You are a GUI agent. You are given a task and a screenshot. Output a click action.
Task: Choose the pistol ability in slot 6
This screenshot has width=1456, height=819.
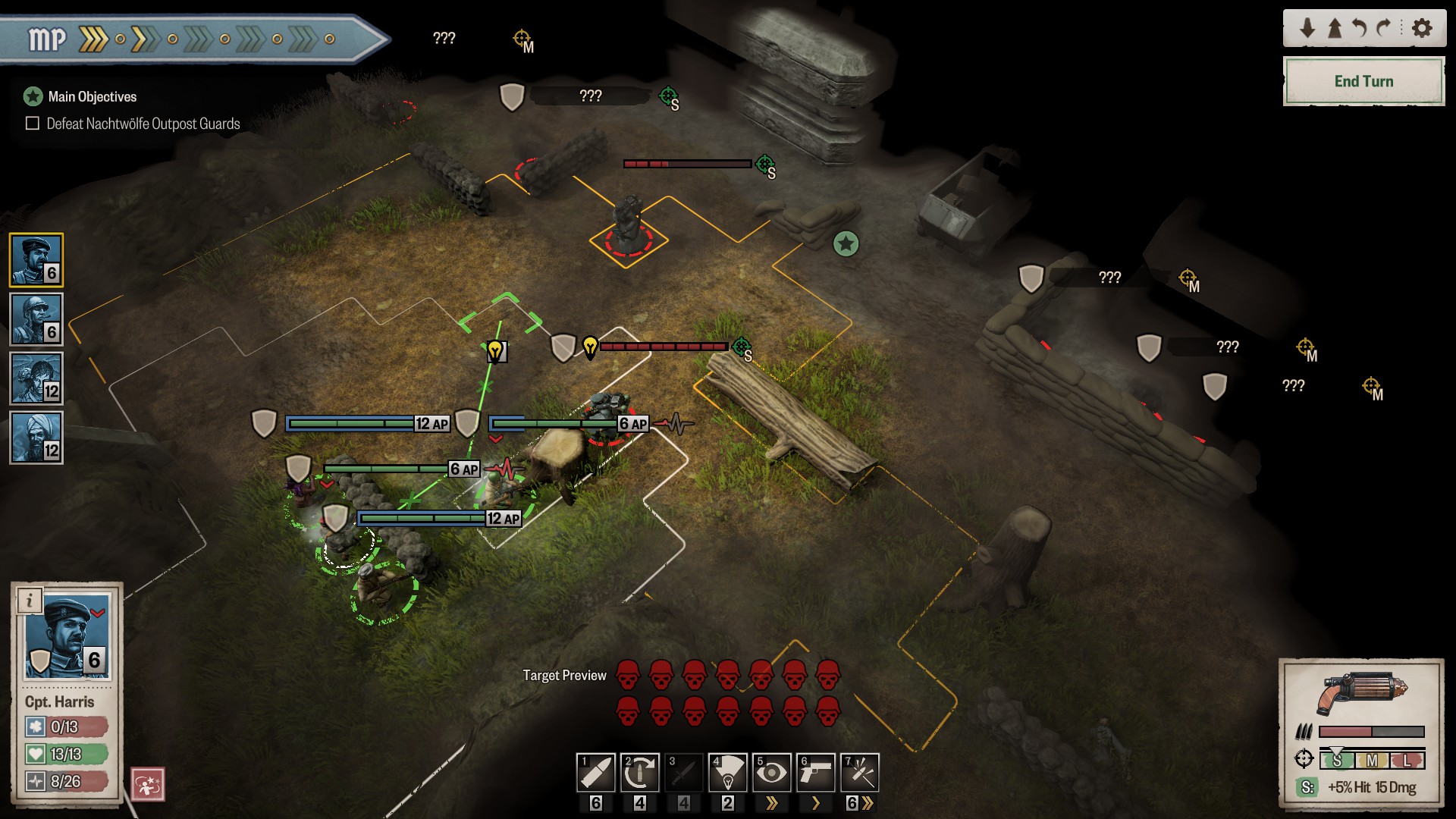[x=816, y=773]
